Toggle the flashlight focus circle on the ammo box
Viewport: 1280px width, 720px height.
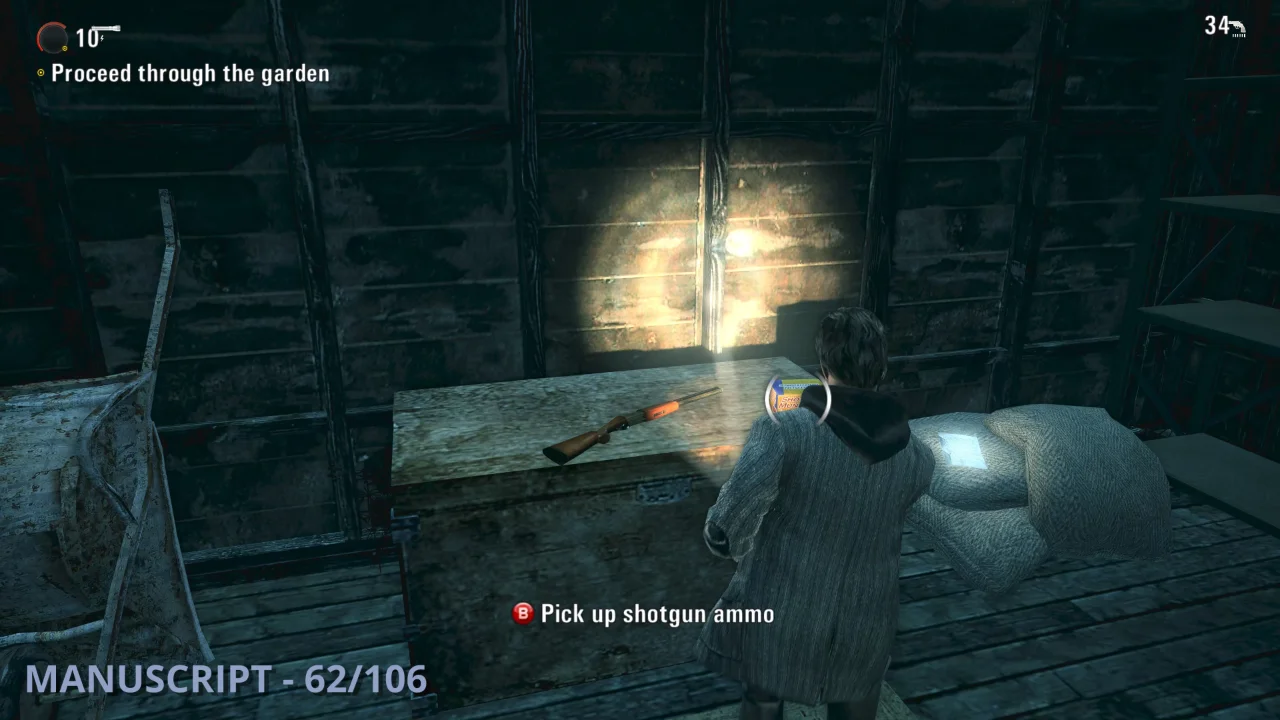(797, 398)
